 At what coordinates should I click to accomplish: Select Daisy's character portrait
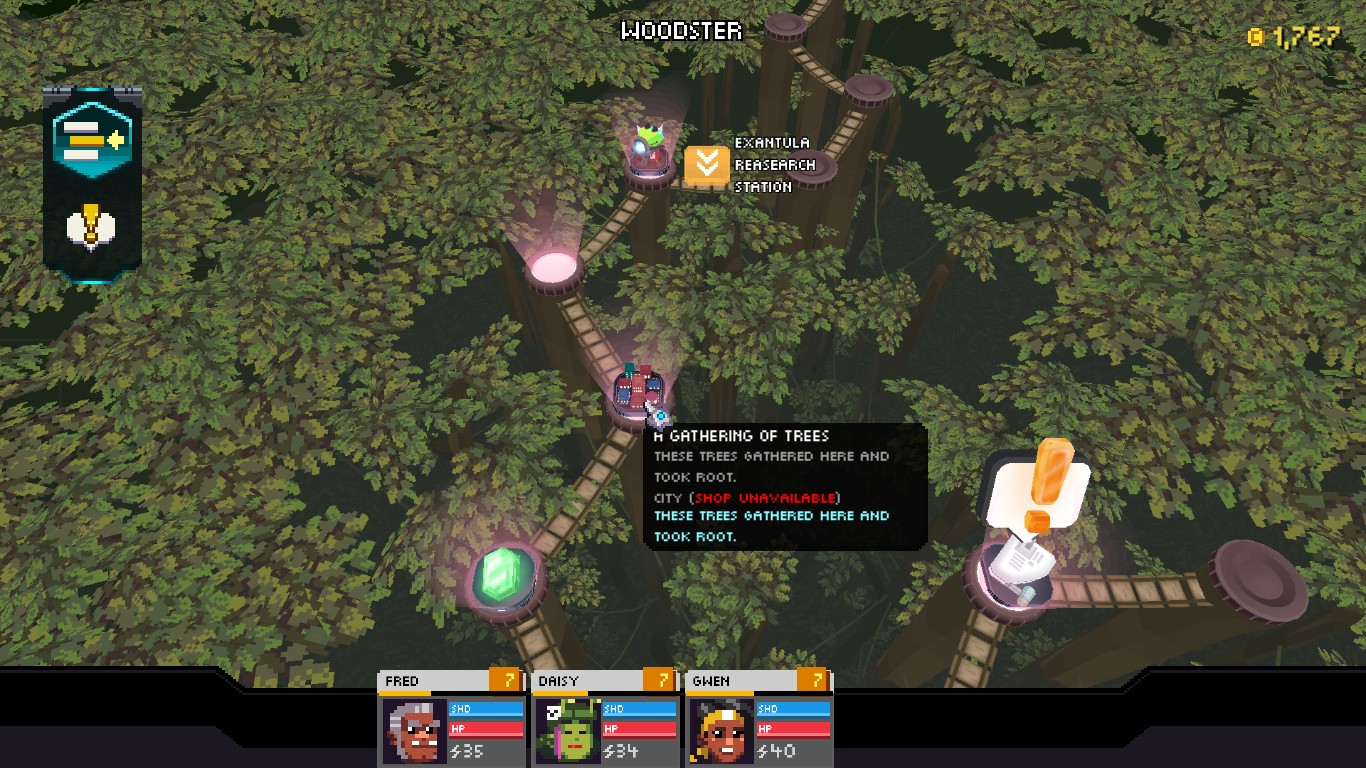(568, 731)
